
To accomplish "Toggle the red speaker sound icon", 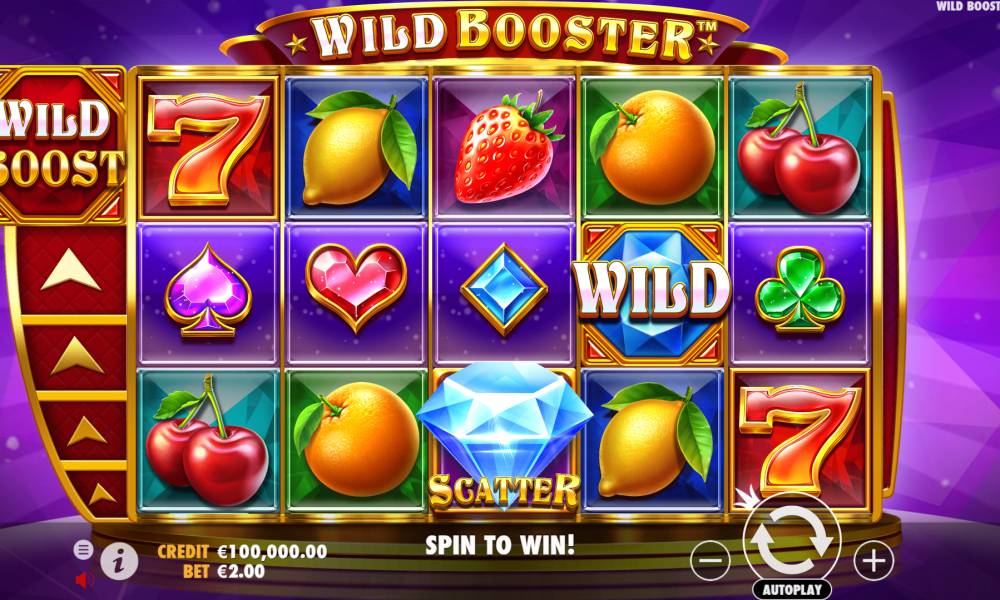I will [84, 578].
